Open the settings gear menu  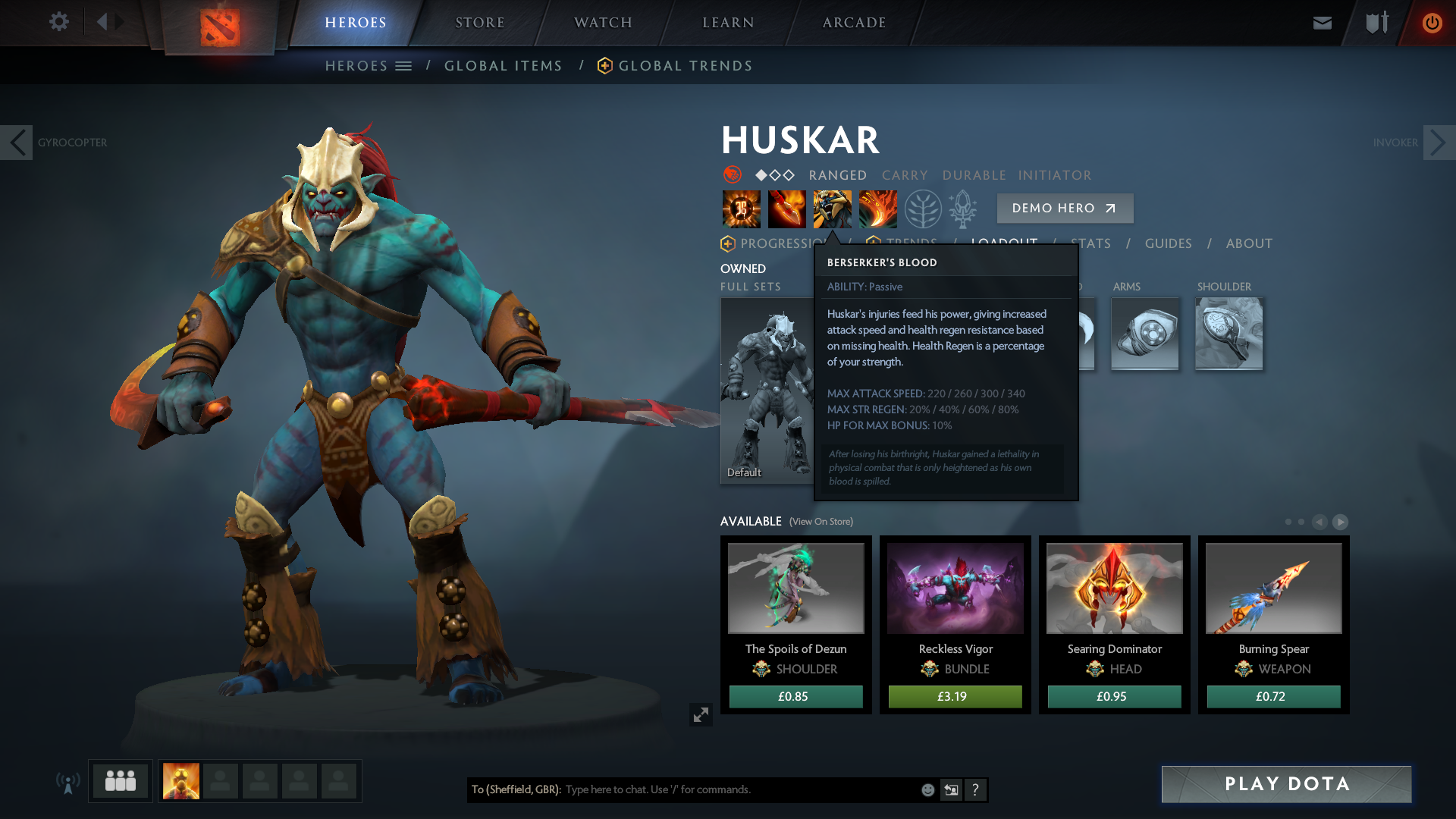[58, 22]
